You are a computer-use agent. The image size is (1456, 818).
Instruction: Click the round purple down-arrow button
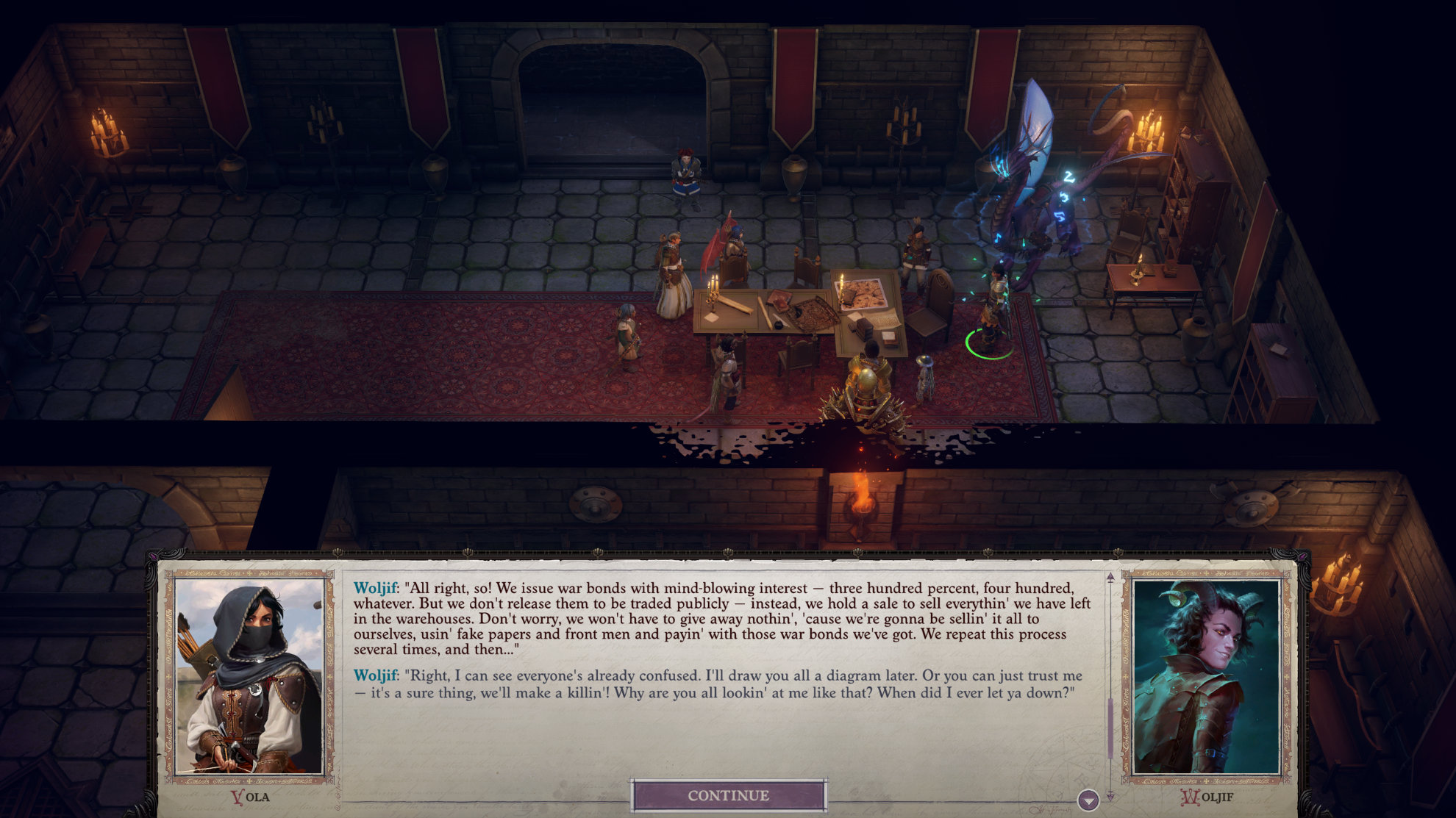point(1088,800)
